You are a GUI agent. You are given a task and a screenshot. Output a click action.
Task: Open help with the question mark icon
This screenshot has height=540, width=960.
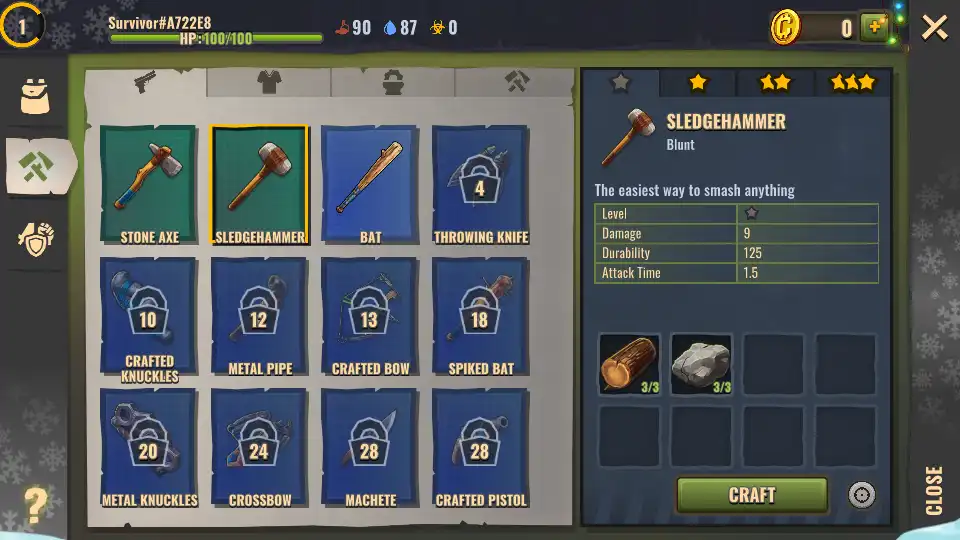pyautogui.click(x=36, y=506)
